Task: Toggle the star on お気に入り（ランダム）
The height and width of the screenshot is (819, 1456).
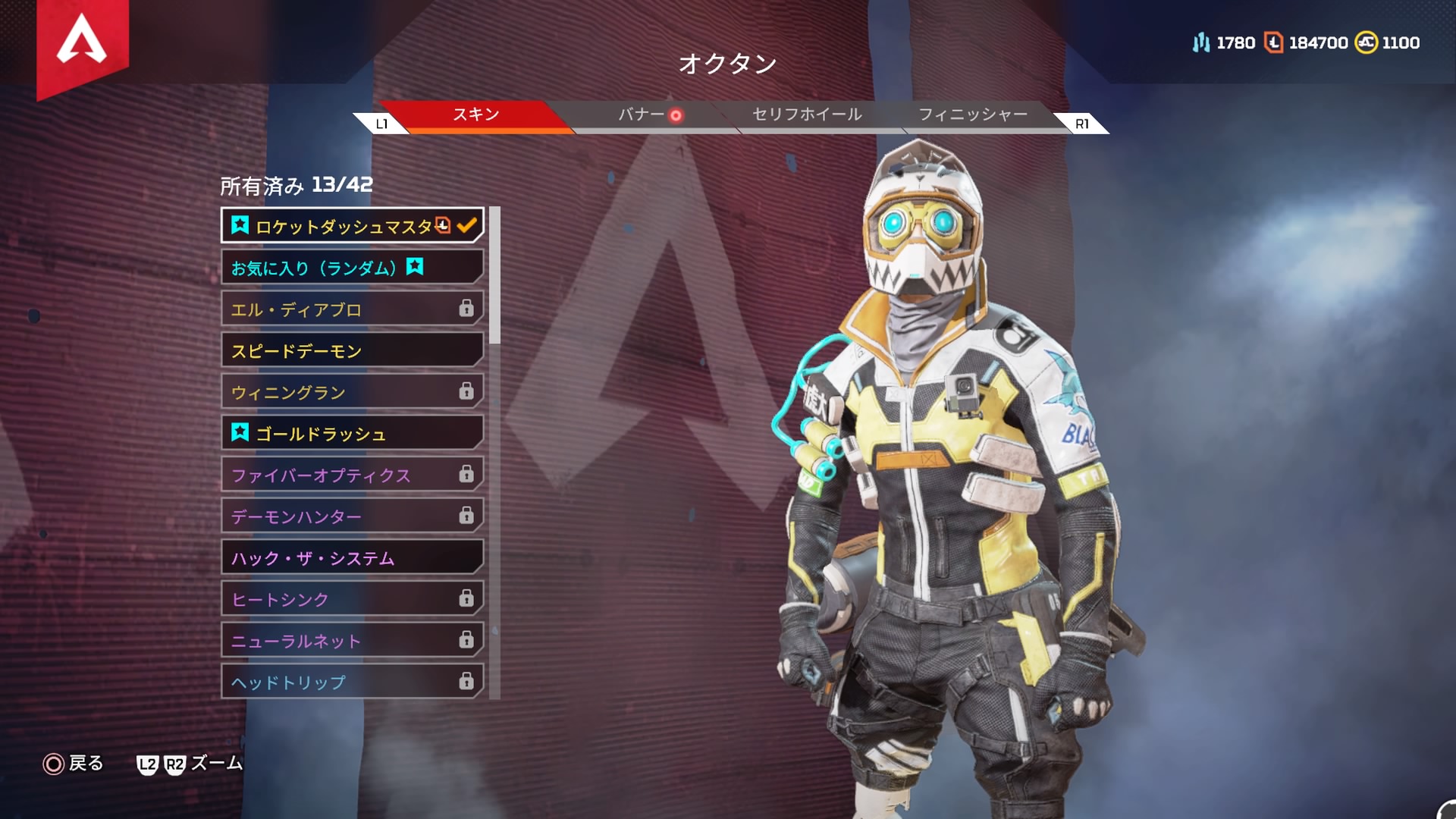Action: pos(416,266)
